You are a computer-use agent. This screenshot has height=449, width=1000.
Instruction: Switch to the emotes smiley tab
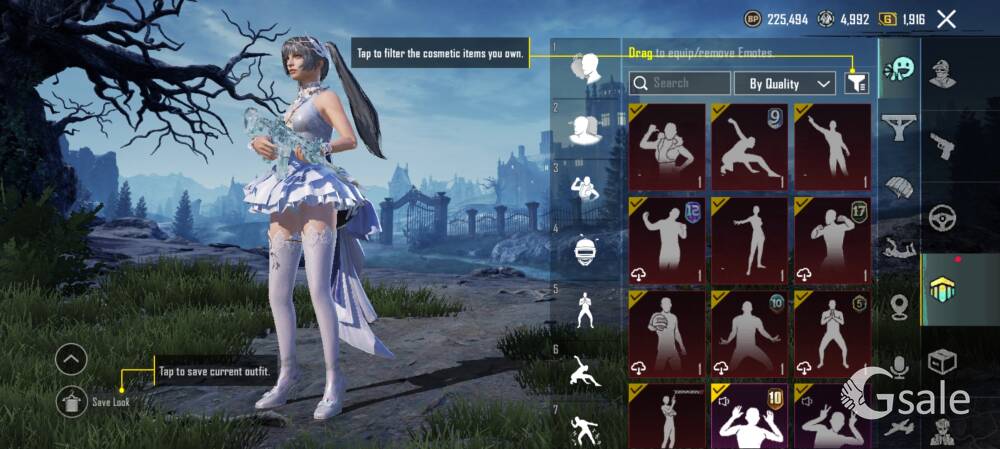click(899, 69)
